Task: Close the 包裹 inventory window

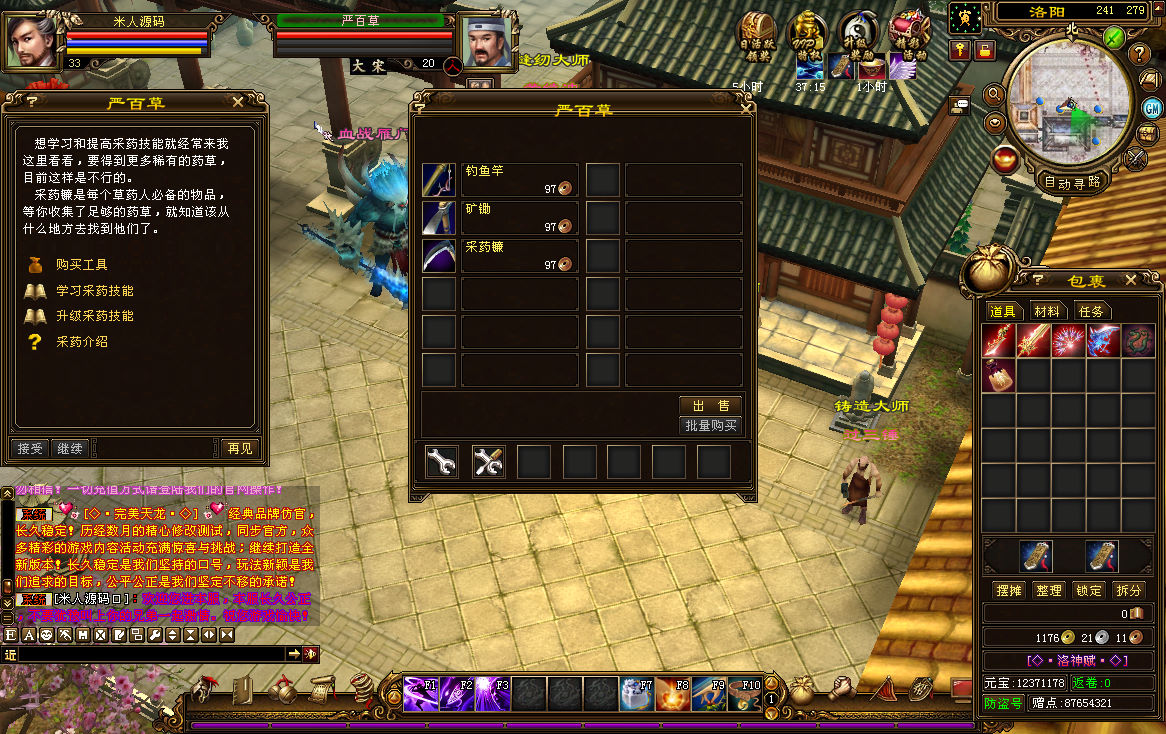Action: (1130, 281)
